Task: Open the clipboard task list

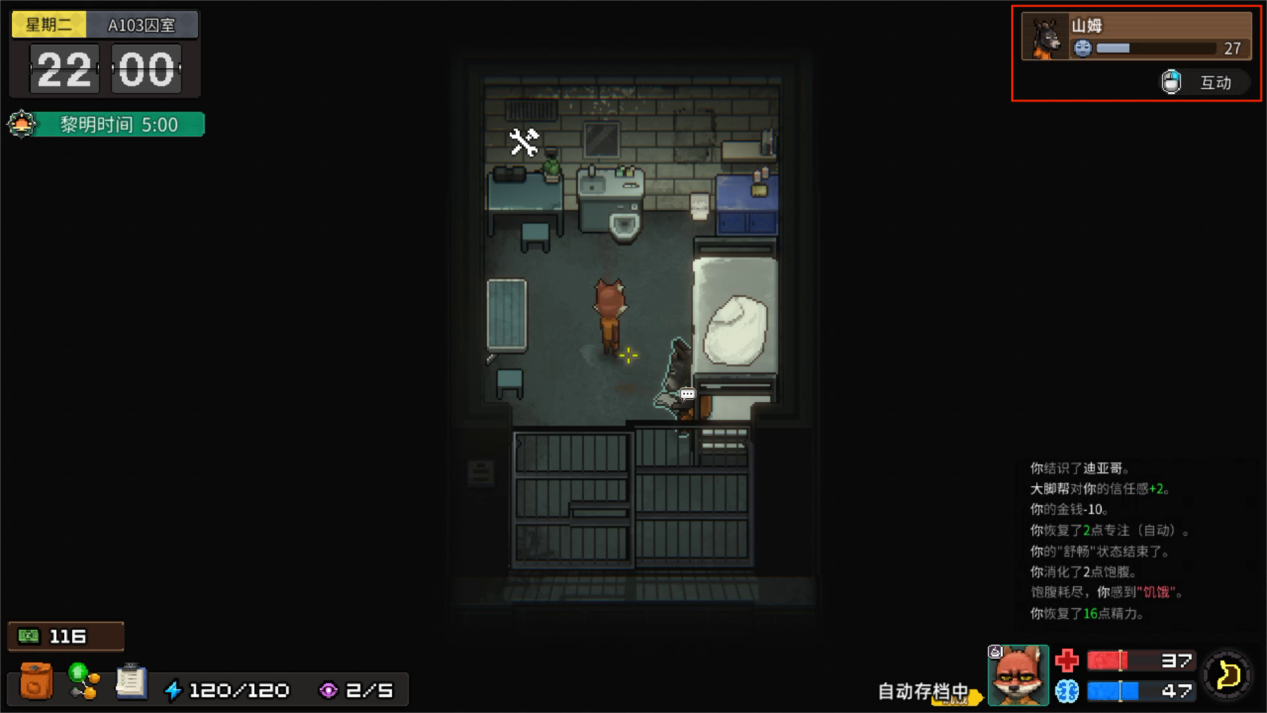Action: [x=130, y=682]
